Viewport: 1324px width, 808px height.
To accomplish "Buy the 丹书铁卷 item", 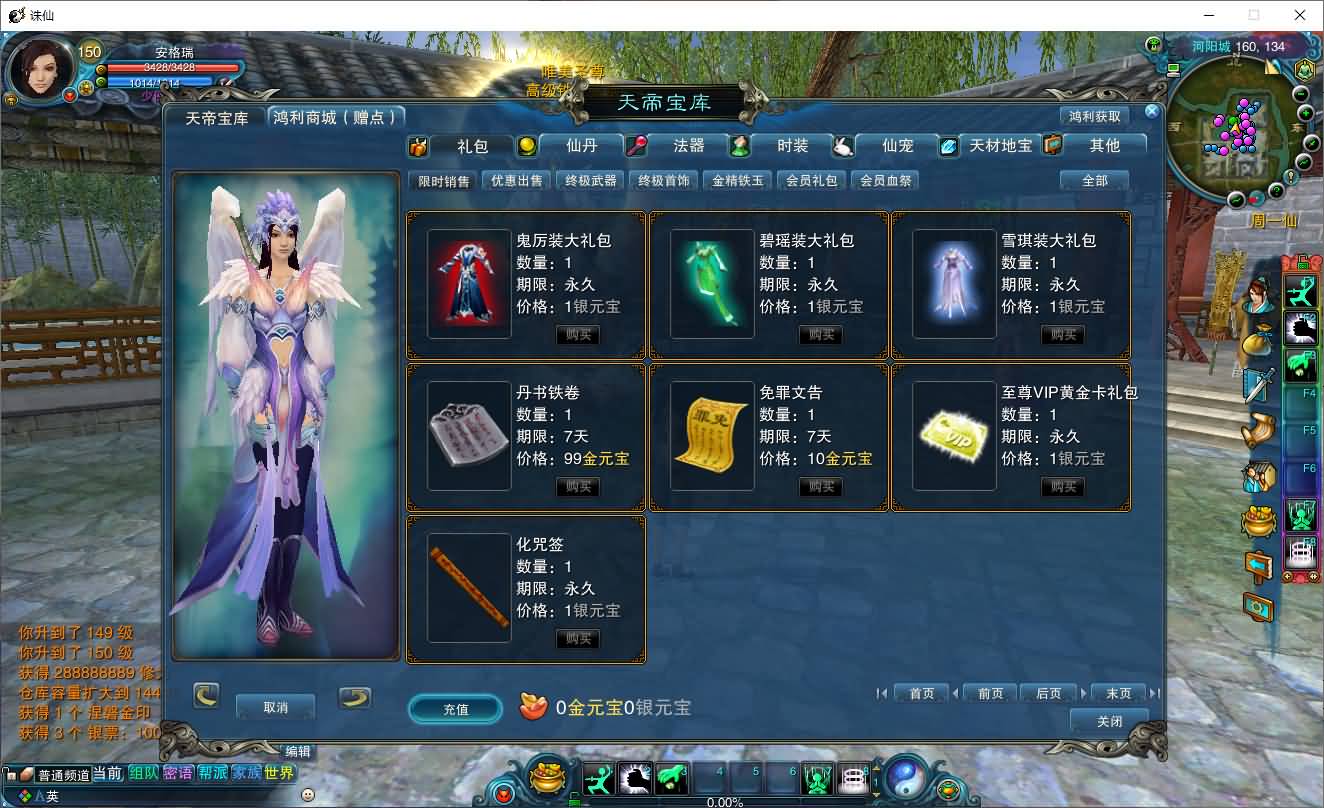I will (578, 487).
